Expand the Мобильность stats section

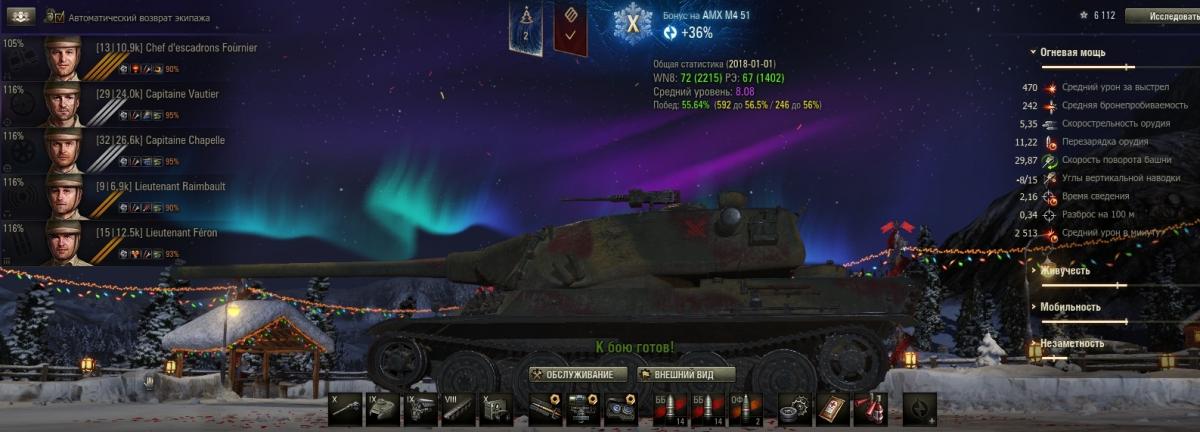1070,307
